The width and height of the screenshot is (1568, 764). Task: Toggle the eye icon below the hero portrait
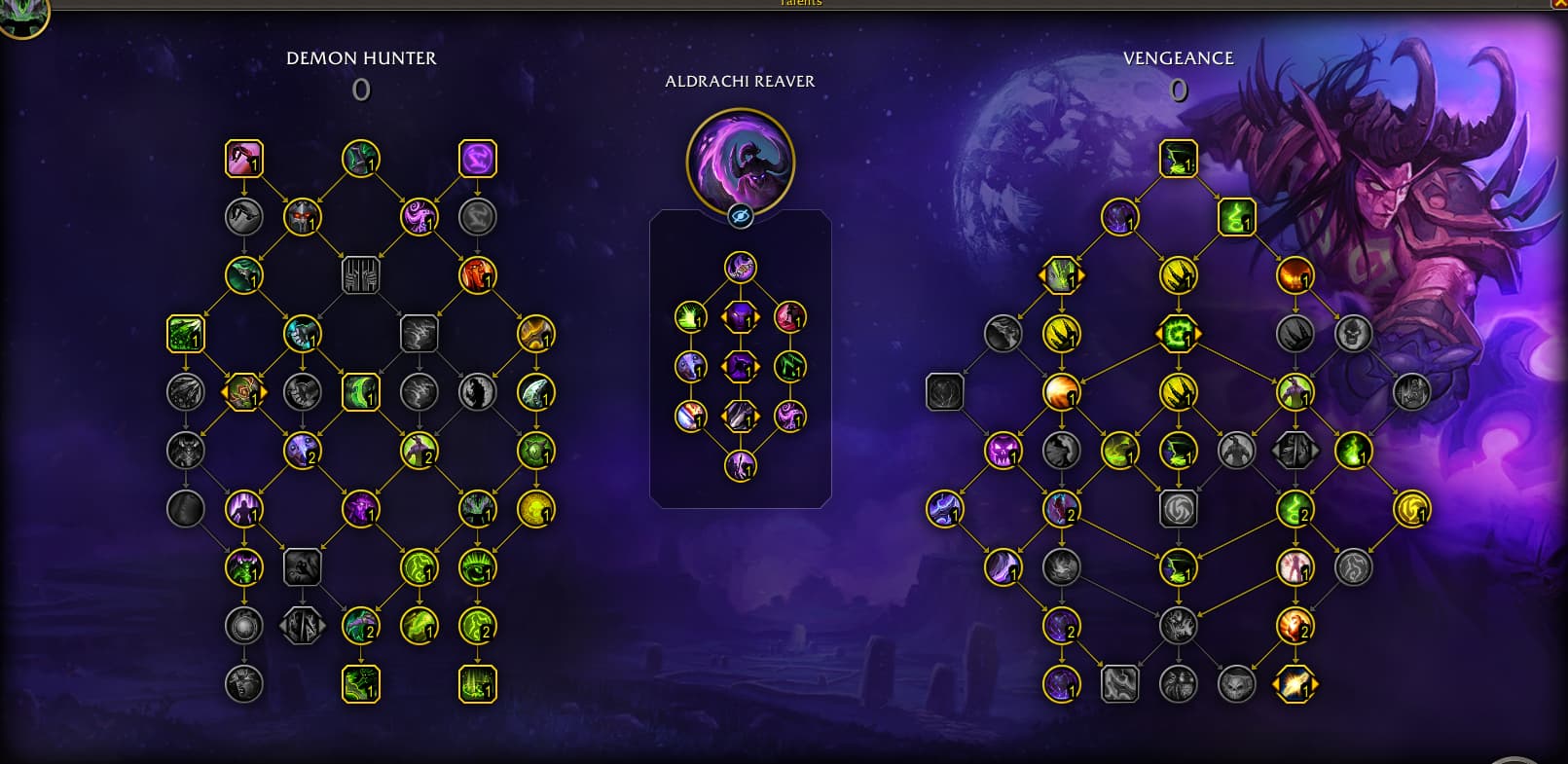click(x=740, y=216)
